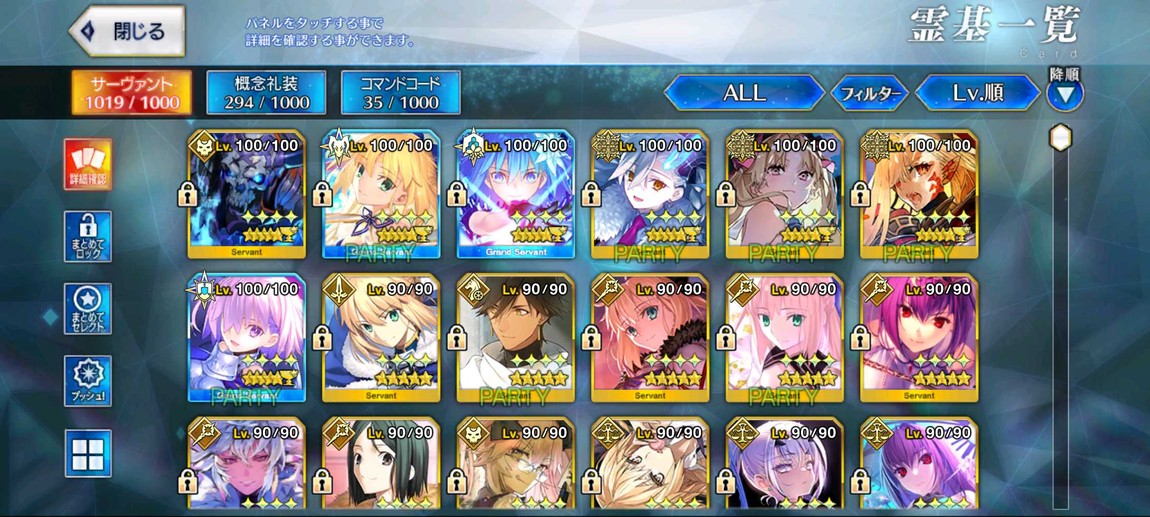Open the 概念礼装 tab
This screenshot has height=517, width=1150.
pos(265,92)
